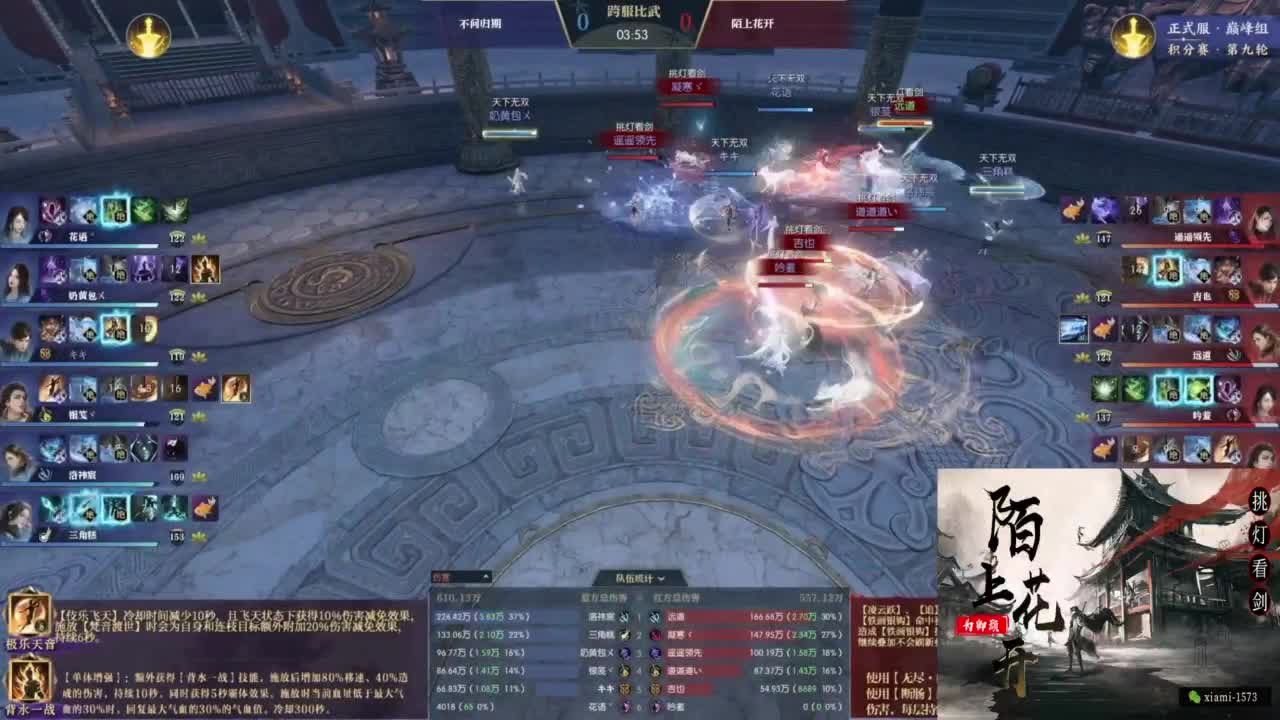Click 洛神宸's faction crest icon in stats panel
Image resolution: width=1280 pixels, height=720 pixels.
624,617
